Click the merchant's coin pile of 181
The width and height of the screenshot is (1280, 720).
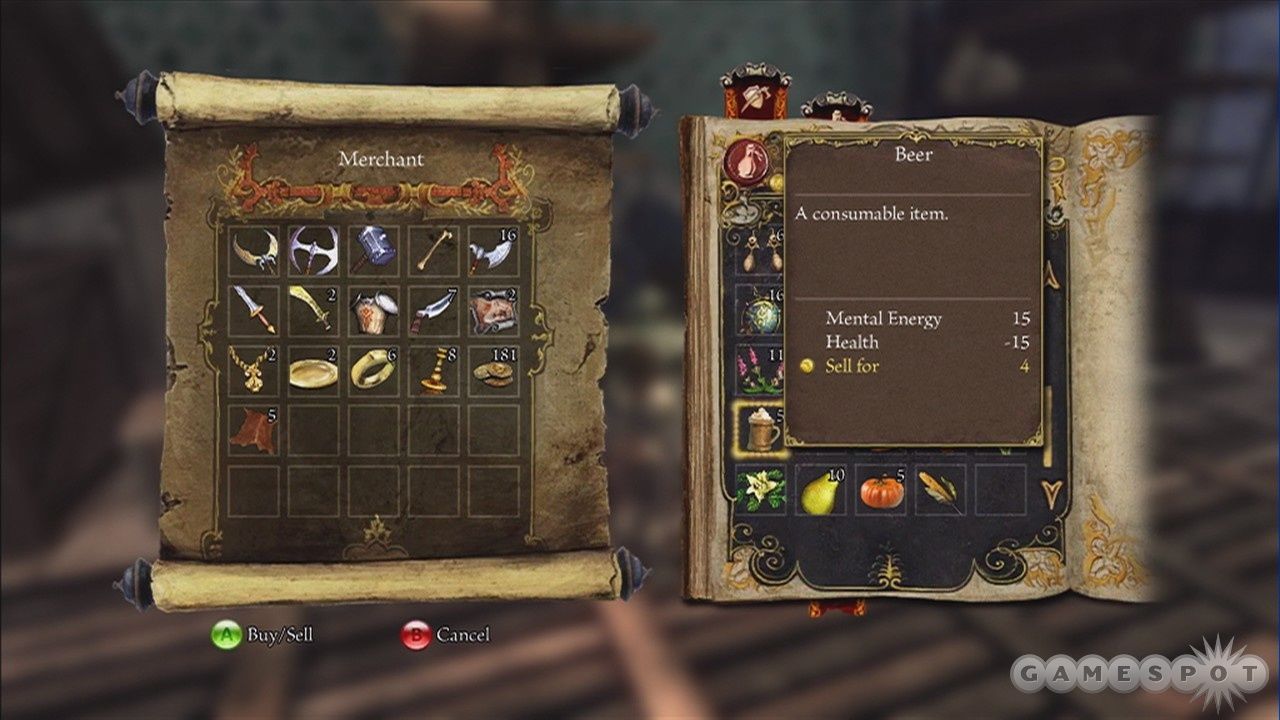click(493, 370)
